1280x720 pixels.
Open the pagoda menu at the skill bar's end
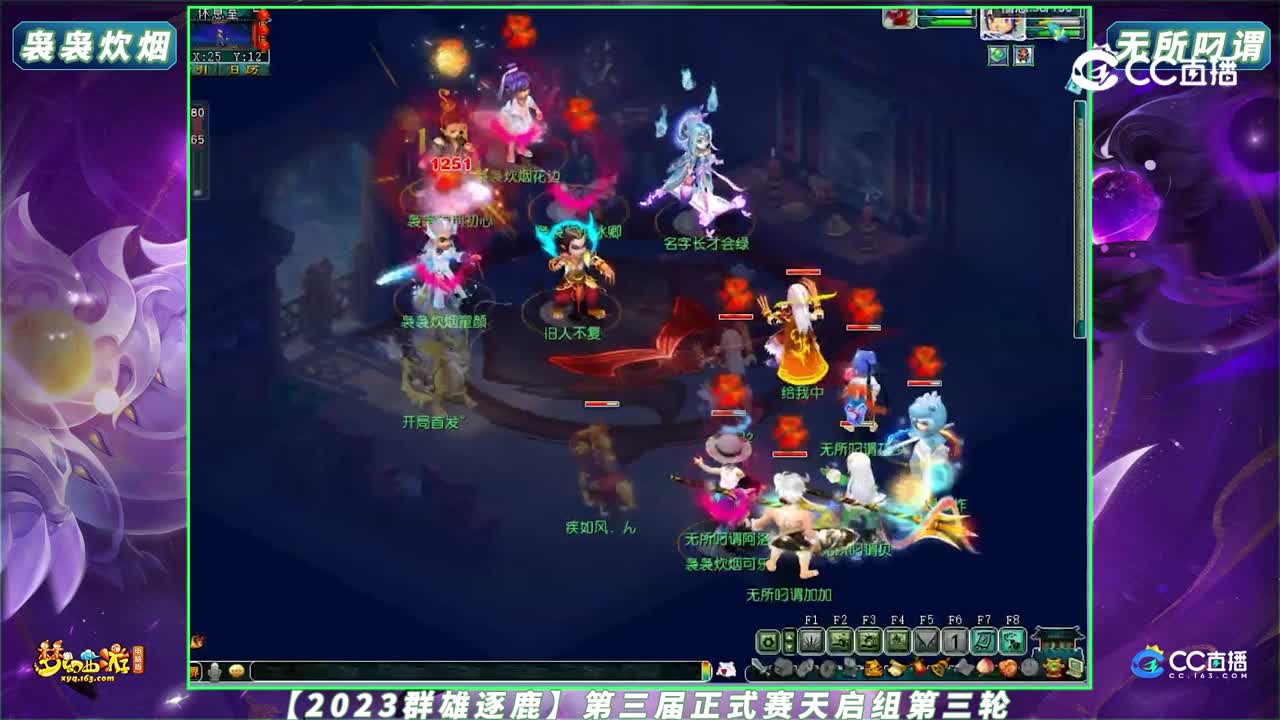[x=1056, y=643]
